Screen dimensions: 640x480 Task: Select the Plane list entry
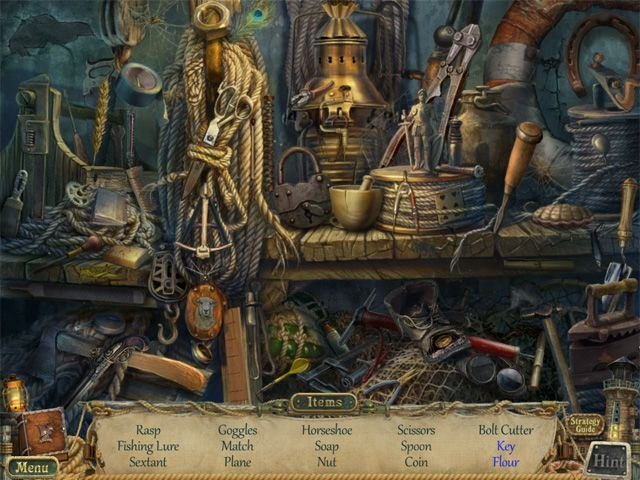238,462
